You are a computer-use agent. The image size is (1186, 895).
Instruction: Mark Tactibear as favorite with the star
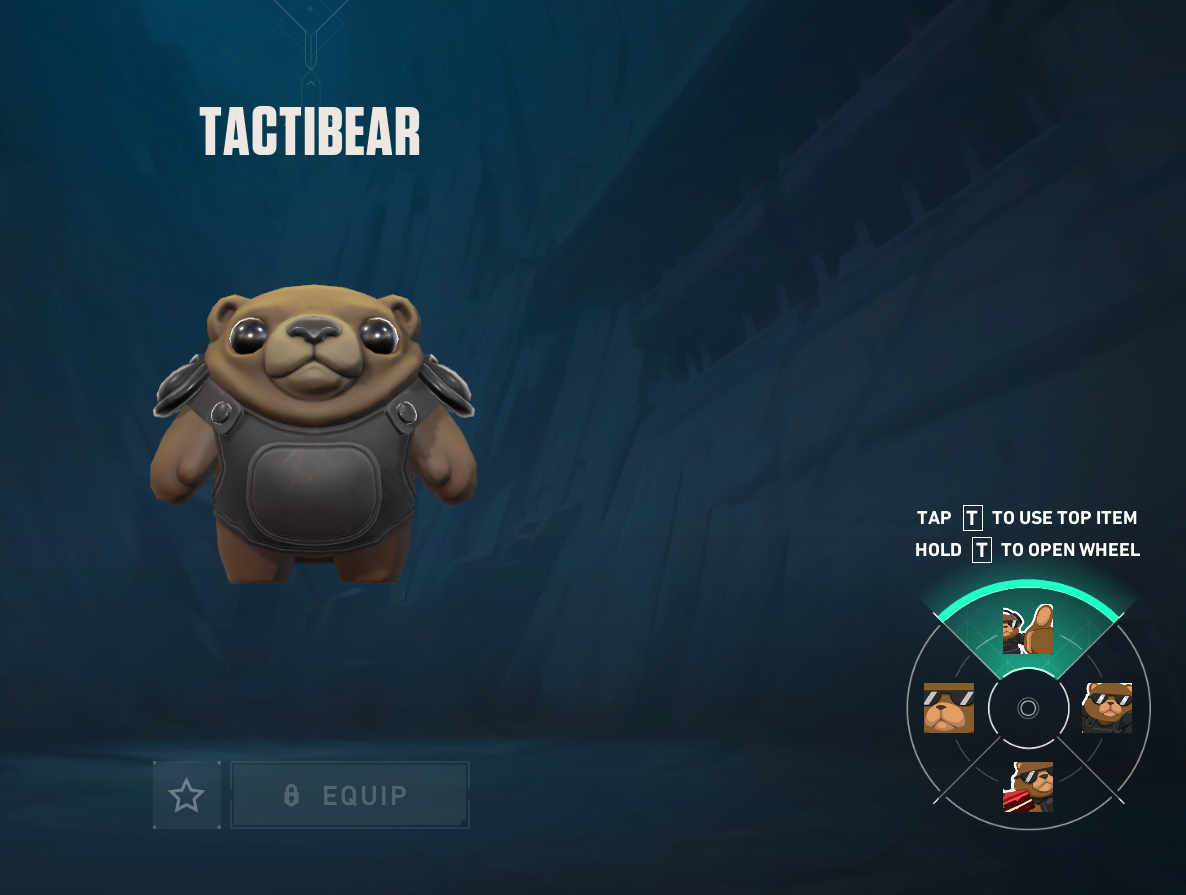[x=186, y=796]
